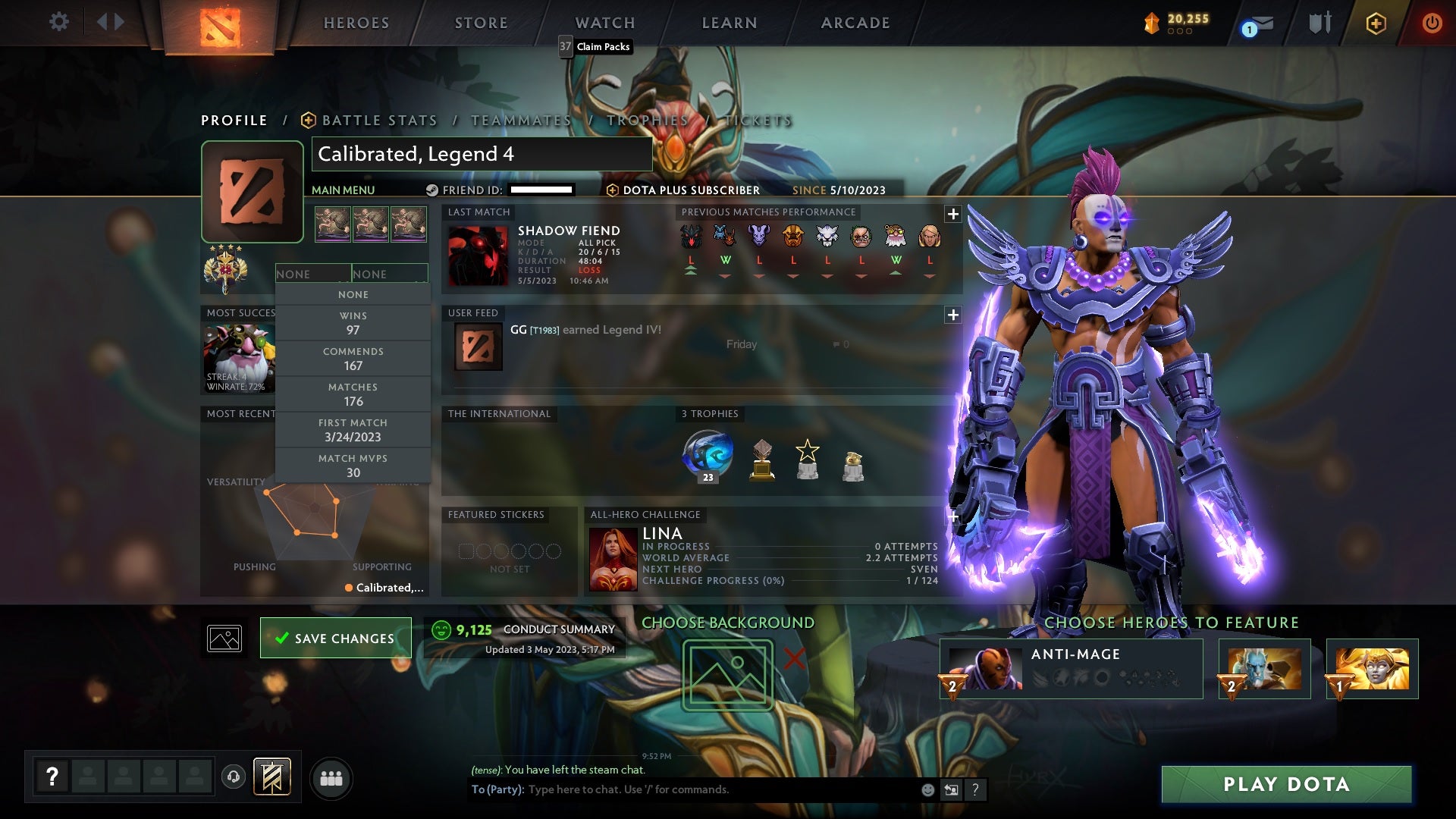The height and width of the screenshot is (819, 1456).
Task: Open the Conduct Summary panel
Action: tap(558, 629)
